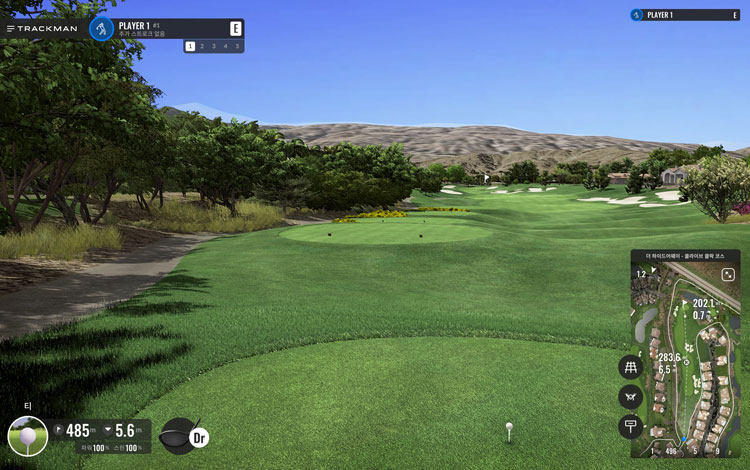Click the Player 1 golfer avatar icon
Image resolution: width=750 pixels, height=470 pixels.
(x=101, y=28)
